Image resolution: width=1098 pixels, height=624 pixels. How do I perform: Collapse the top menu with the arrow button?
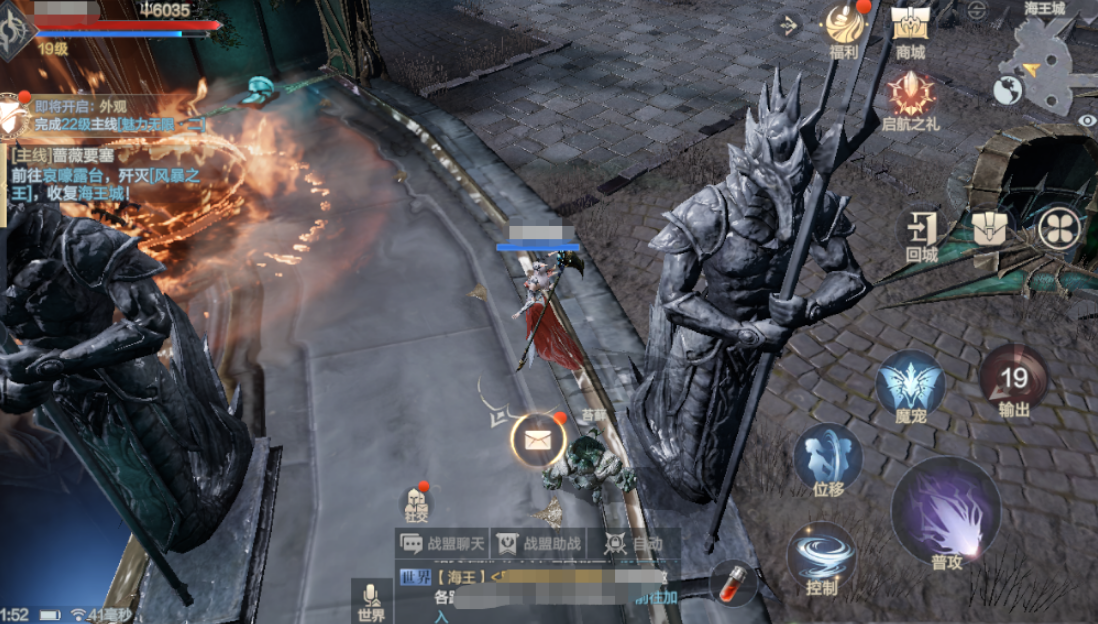pyautogui.click(x=789, y=25)
